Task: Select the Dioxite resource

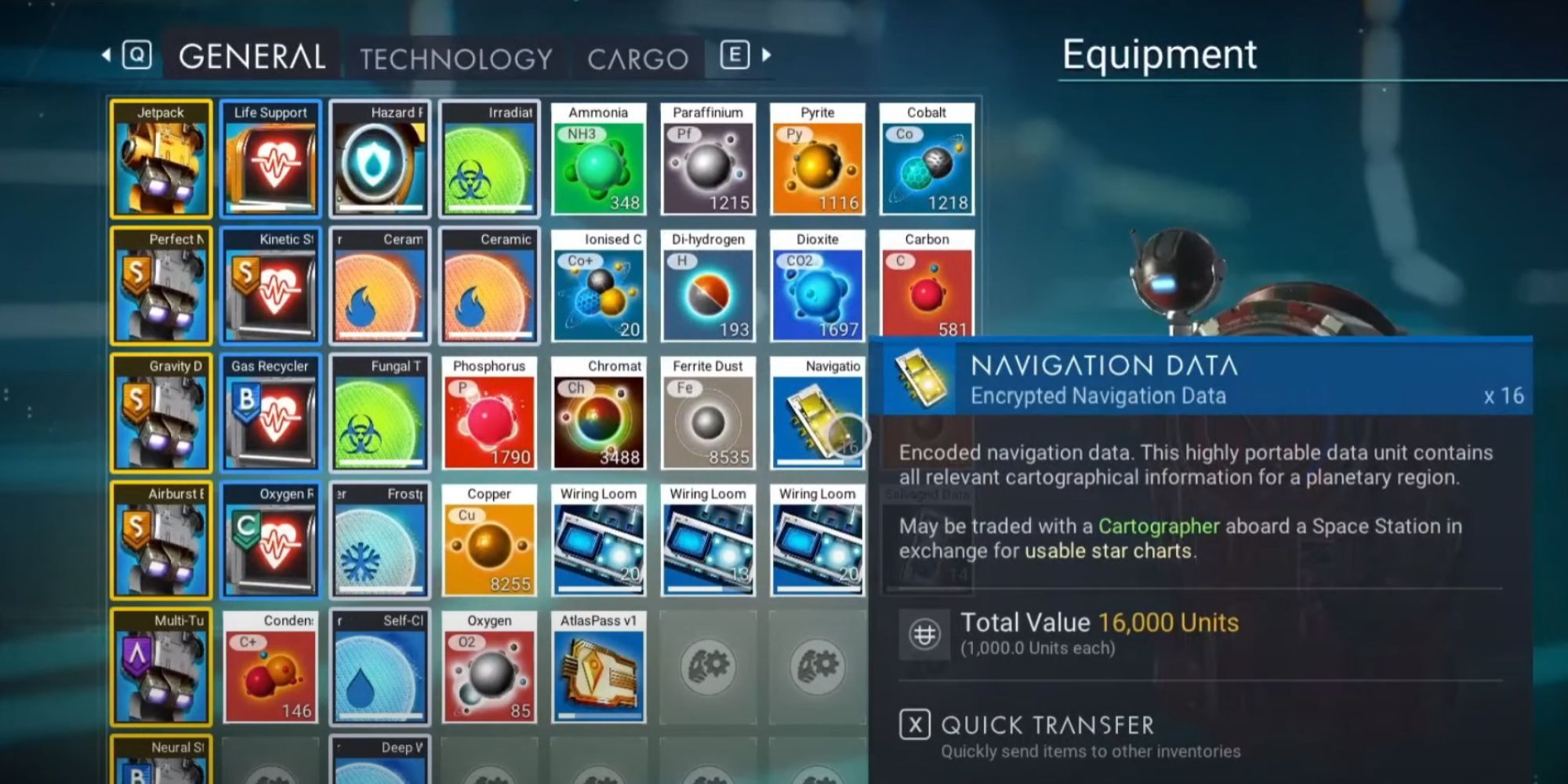Action: 817,286
